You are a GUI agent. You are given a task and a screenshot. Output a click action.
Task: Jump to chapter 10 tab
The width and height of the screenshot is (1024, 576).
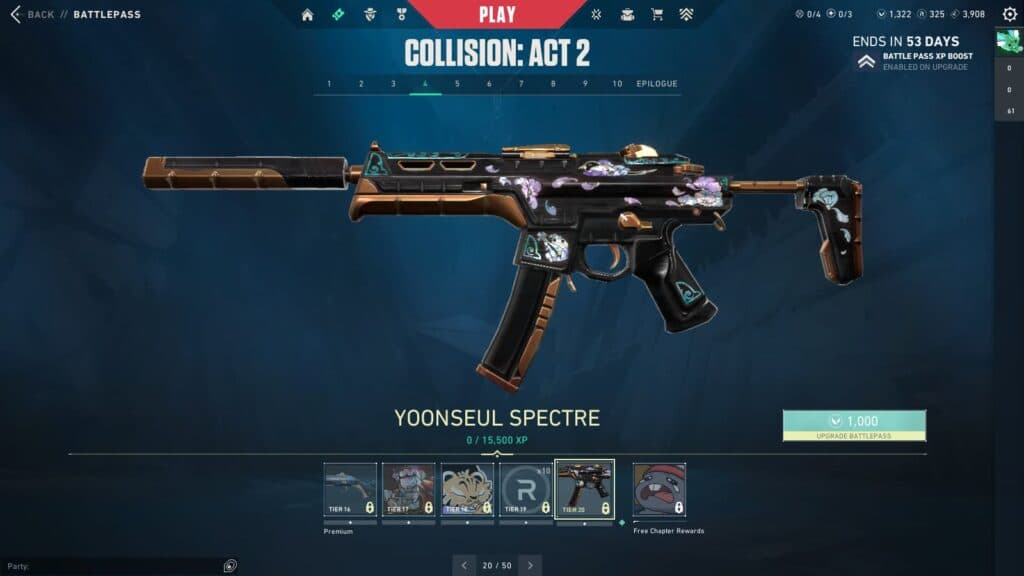coord(617,84)
